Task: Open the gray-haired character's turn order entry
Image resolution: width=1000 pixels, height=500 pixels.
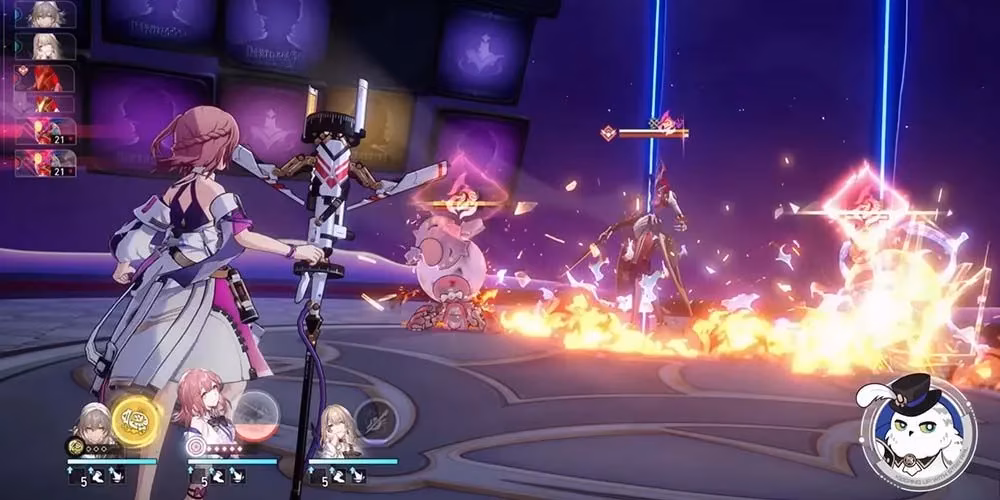Action: pyautogui.click(x=45, y=15)
